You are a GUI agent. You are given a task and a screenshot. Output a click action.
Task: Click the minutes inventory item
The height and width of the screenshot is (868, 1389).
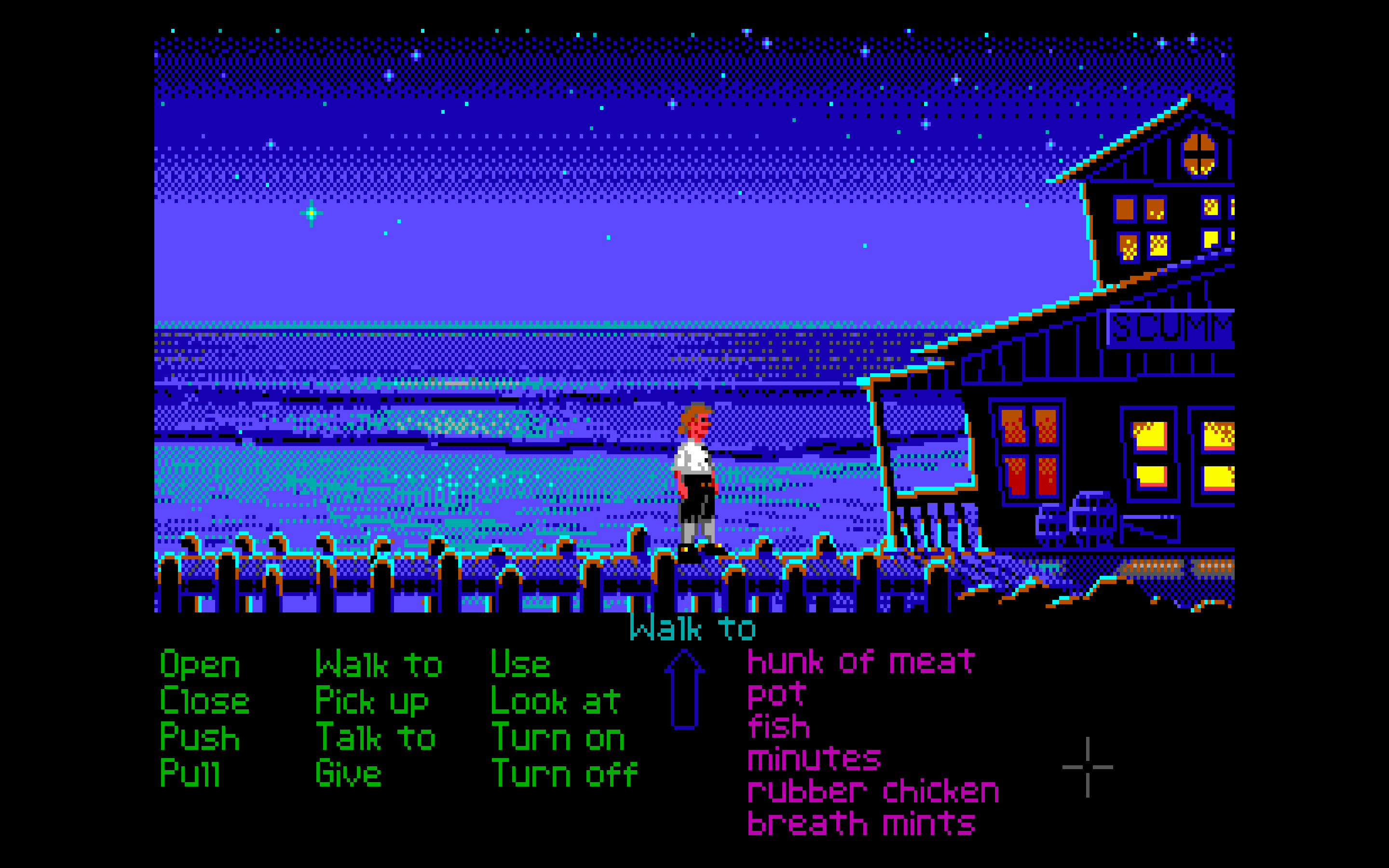point(814,759)
